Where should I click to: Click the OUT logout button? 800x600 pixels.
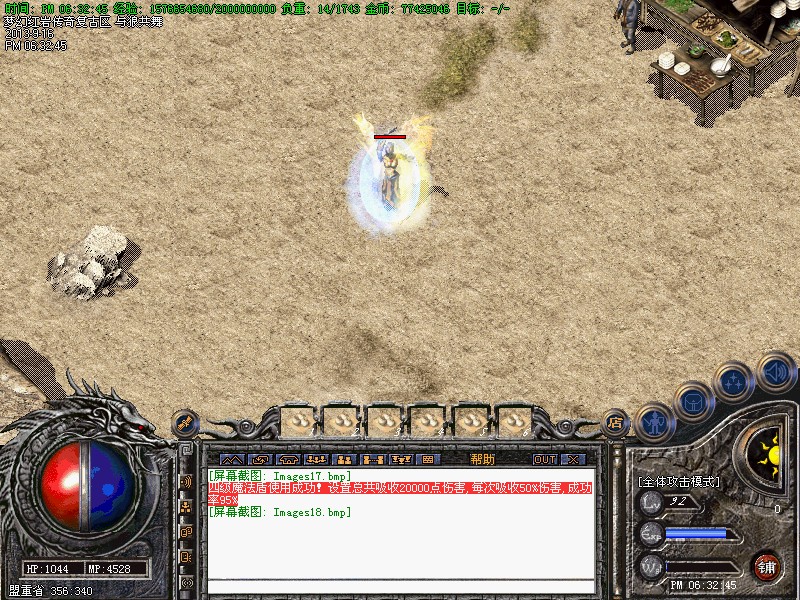coord(544,459)
